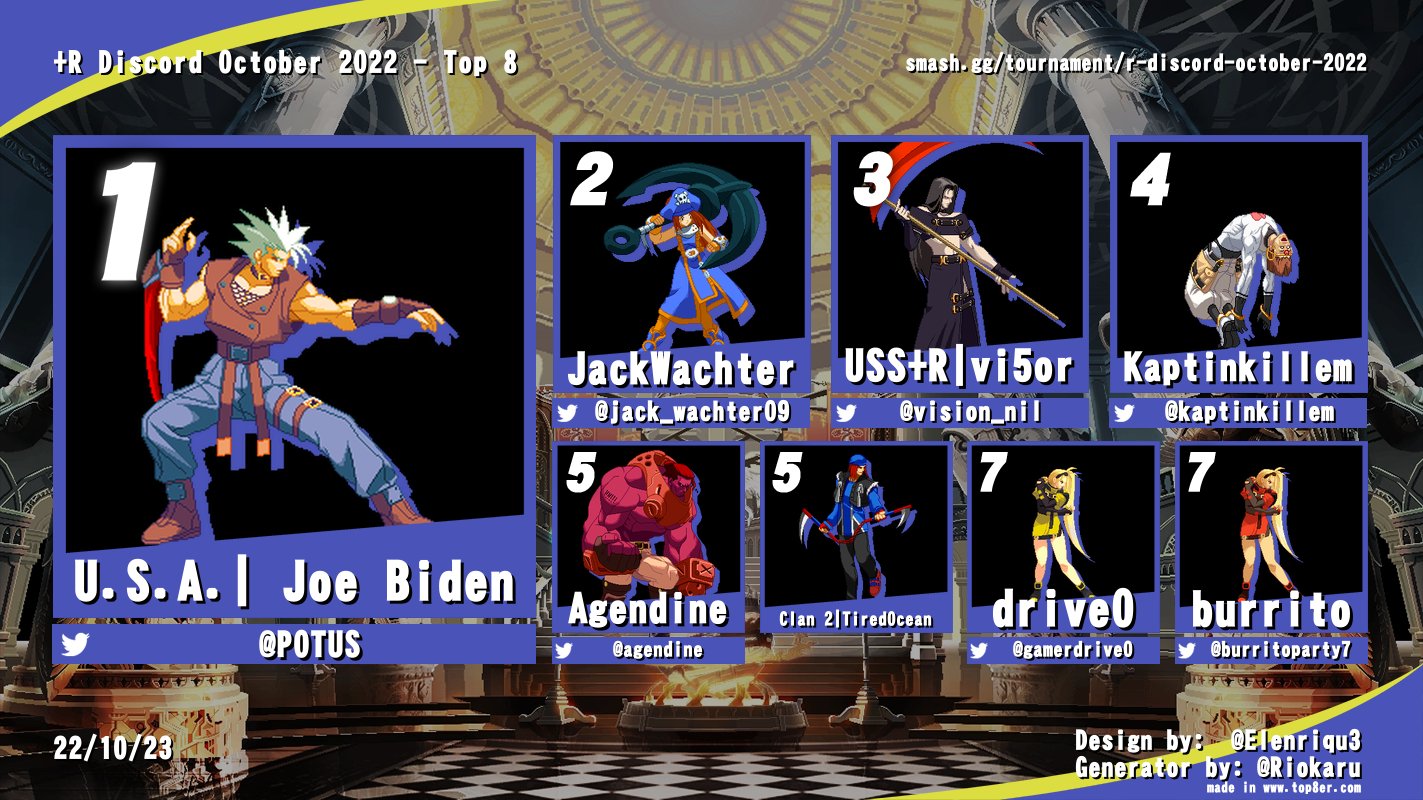Viewport: 1423px width, 800px height.
Task: Visit the @vision_nil Twitter handle
Action: tap(970, 412)
